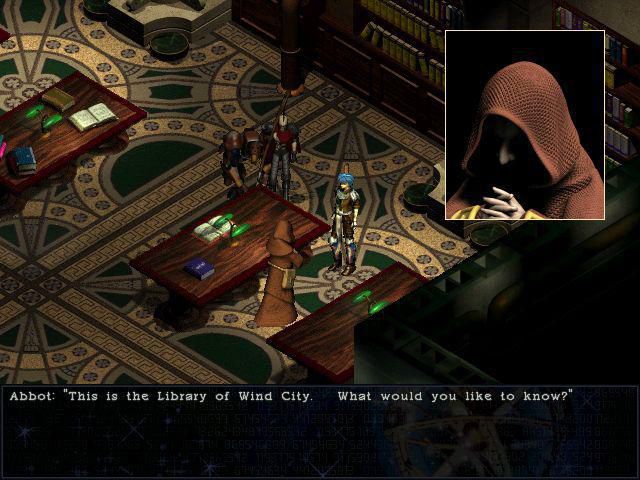Click the Abbot's dialogue line to continue
Image resolution: width=640 pixels, height=480 pixels.
point(291,396)
